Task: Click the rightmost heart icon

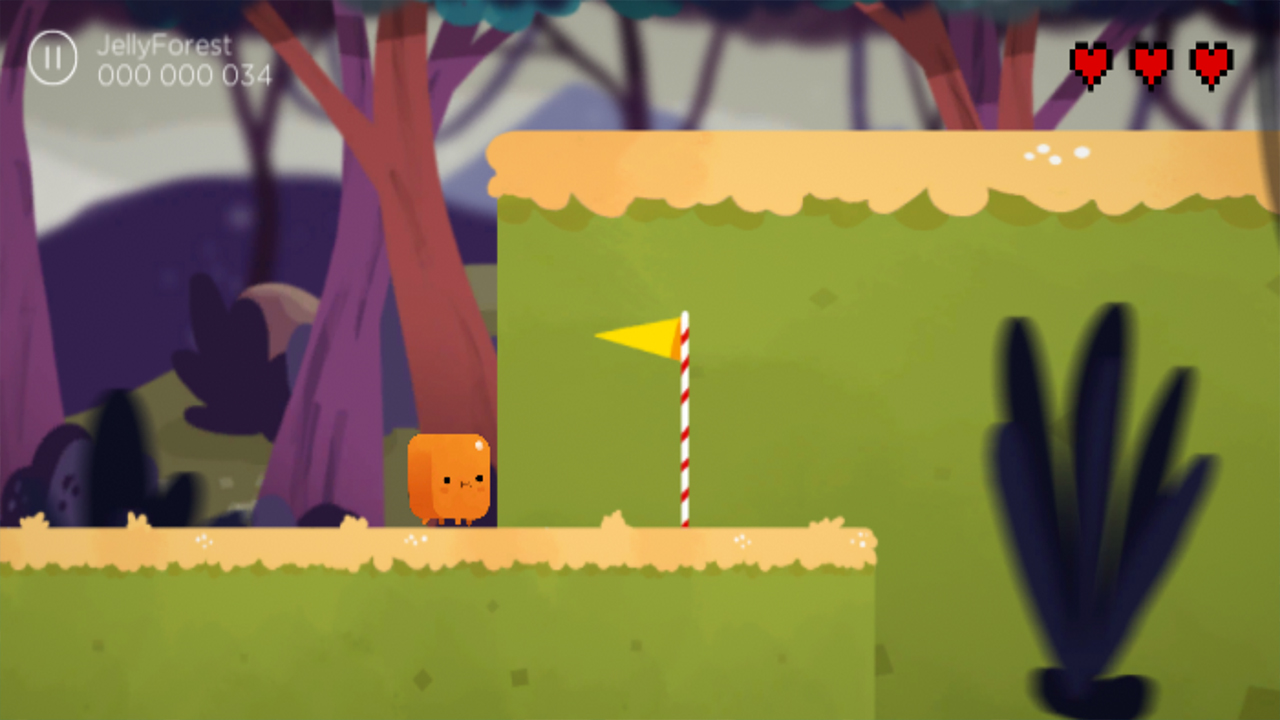Action: 1210,63
